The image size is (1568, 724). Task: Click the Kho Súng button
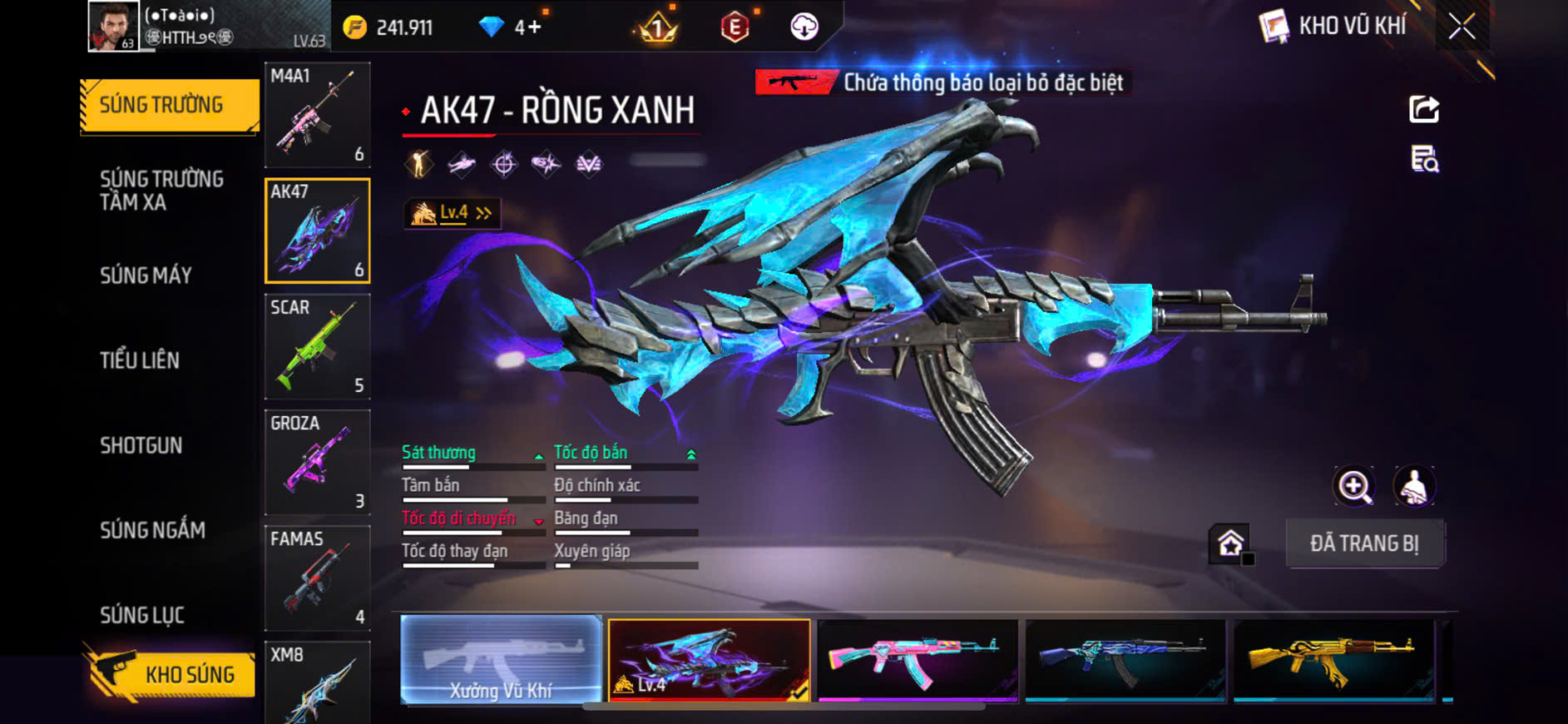[x=171, y=674]
